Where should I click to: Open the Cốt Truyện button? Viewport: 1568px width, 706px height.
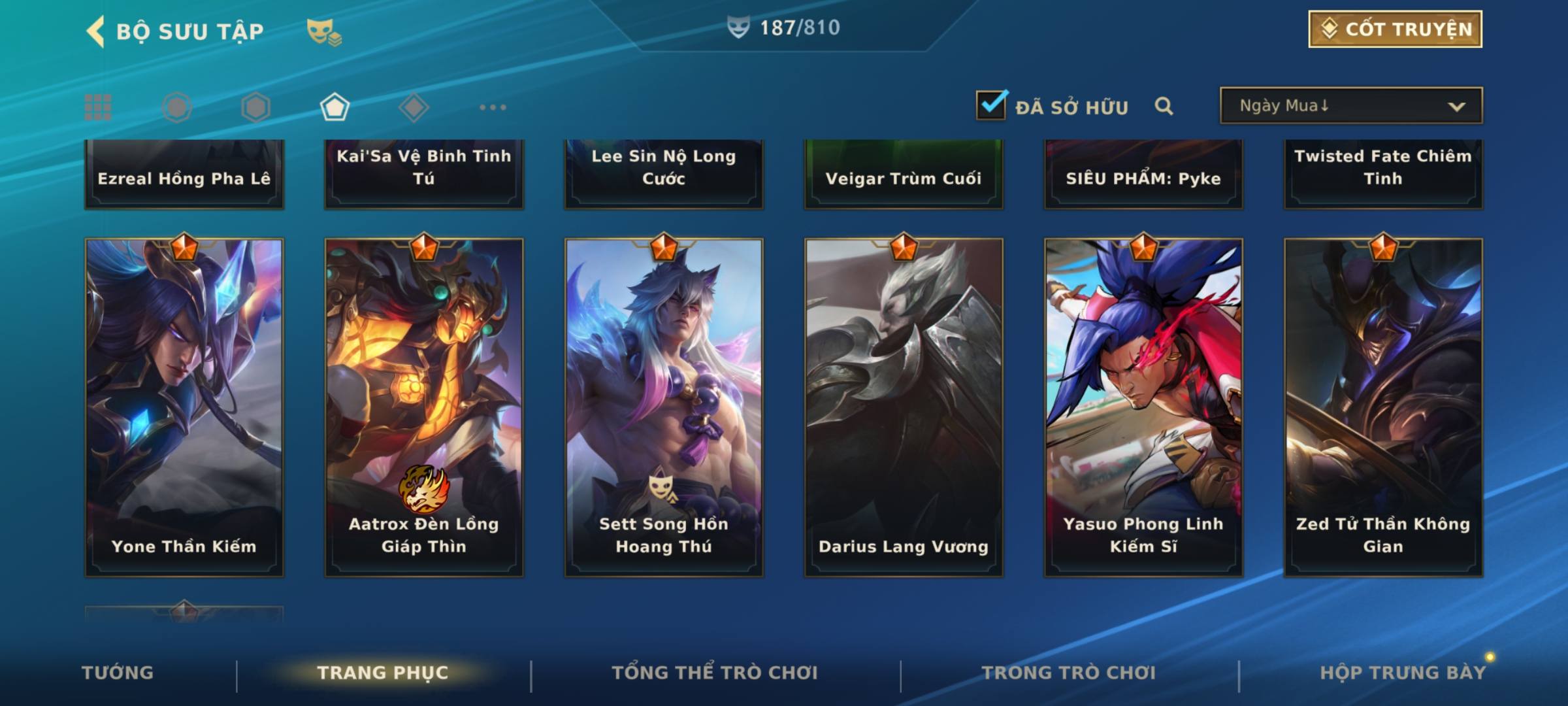(1395, 29)
